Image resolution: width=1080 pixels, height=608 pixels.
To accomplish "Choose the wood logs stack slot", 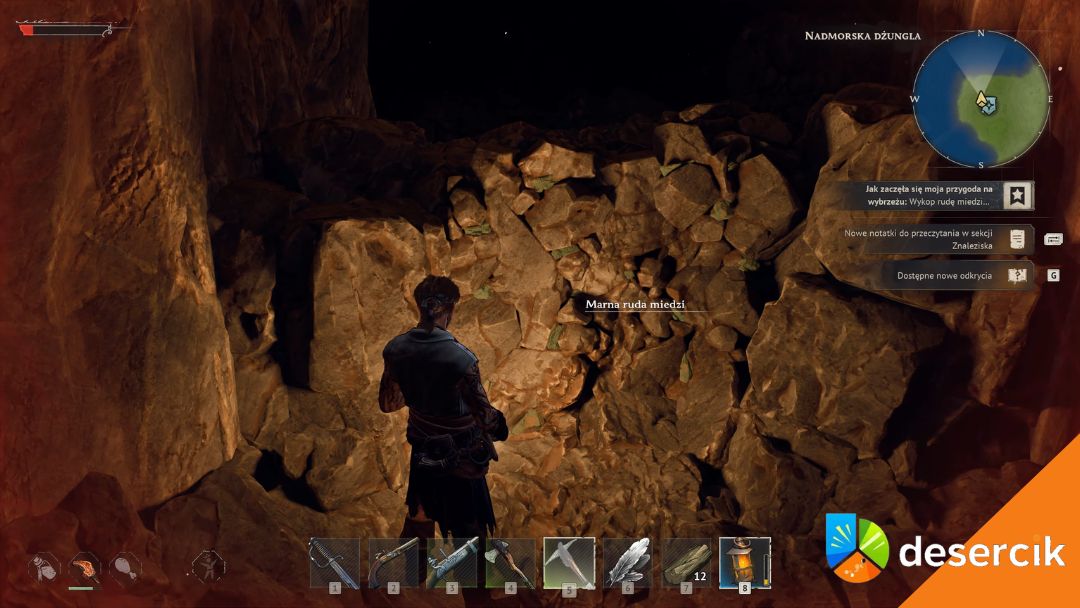I will [686, 562].
